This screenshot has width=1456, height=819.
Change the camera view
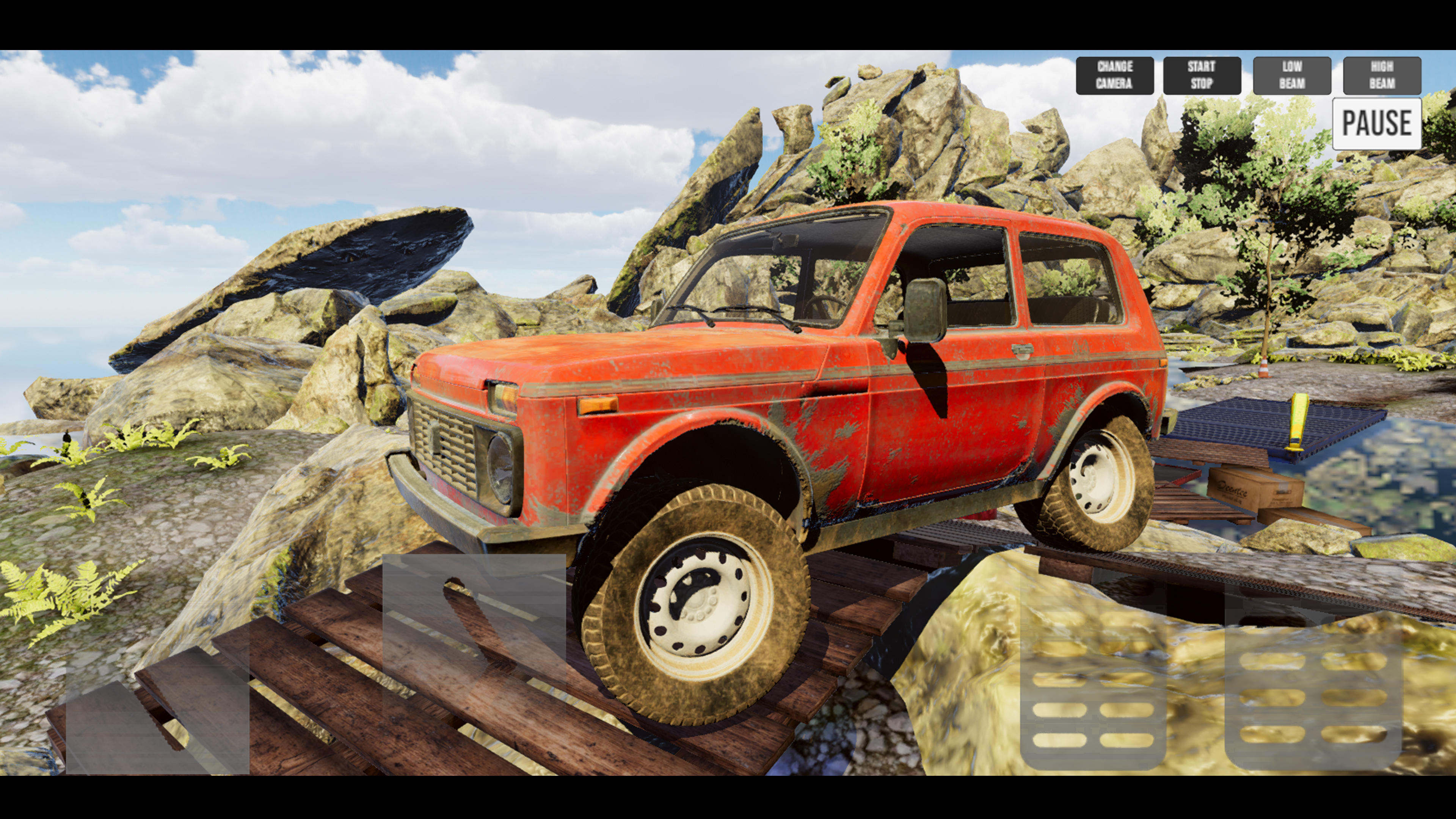(x=1115, y=75)
